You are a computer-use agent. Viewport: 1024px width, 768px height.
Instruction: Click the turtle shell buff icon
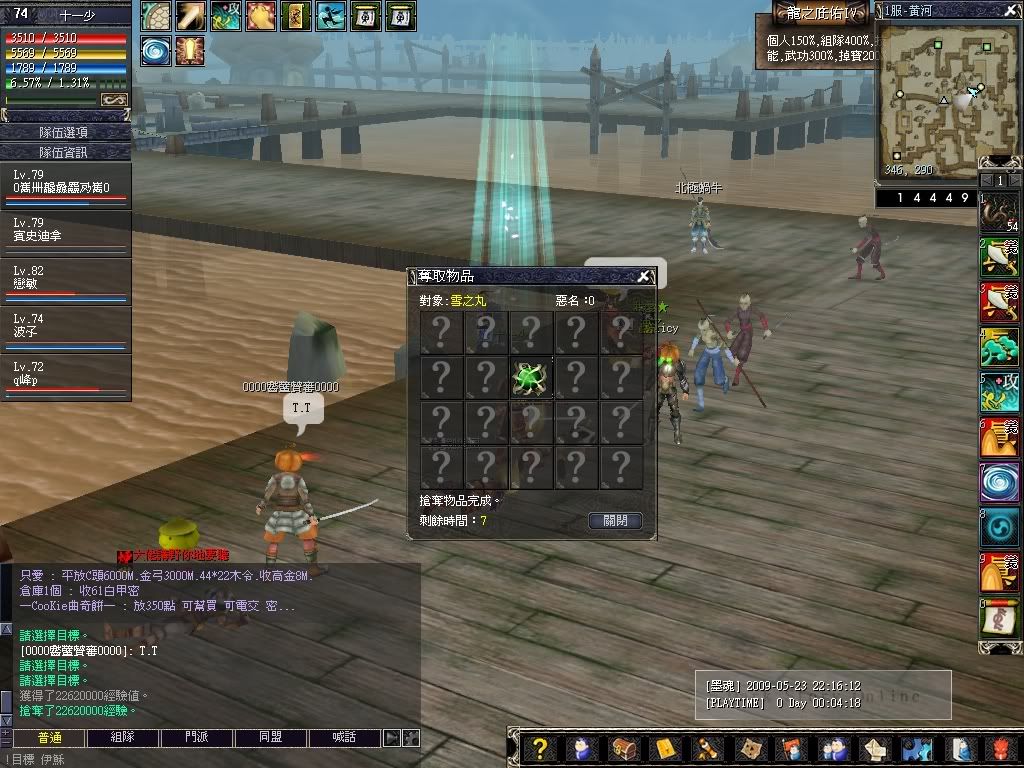pyautogui.click(x=155, y=15)
